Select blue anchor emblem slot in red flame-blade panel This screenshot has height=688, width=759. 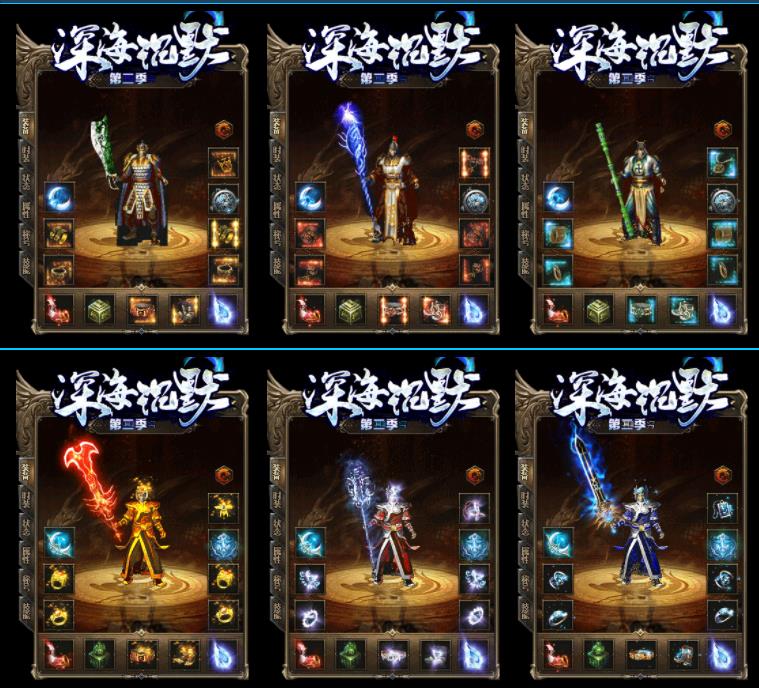click(222, 544)
